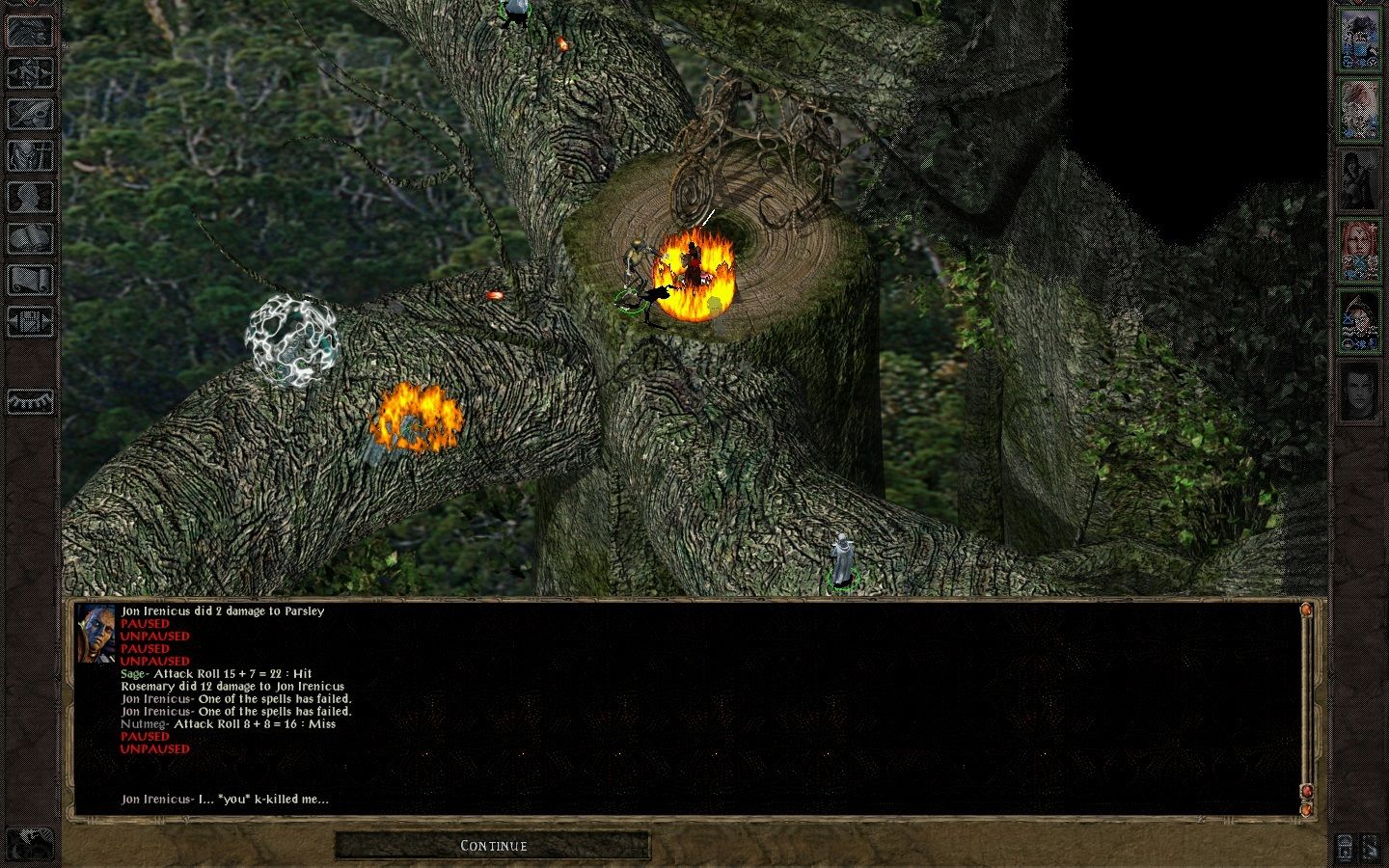Select the greyed-out cloaked figure portrait

(x=1359, y=179)
